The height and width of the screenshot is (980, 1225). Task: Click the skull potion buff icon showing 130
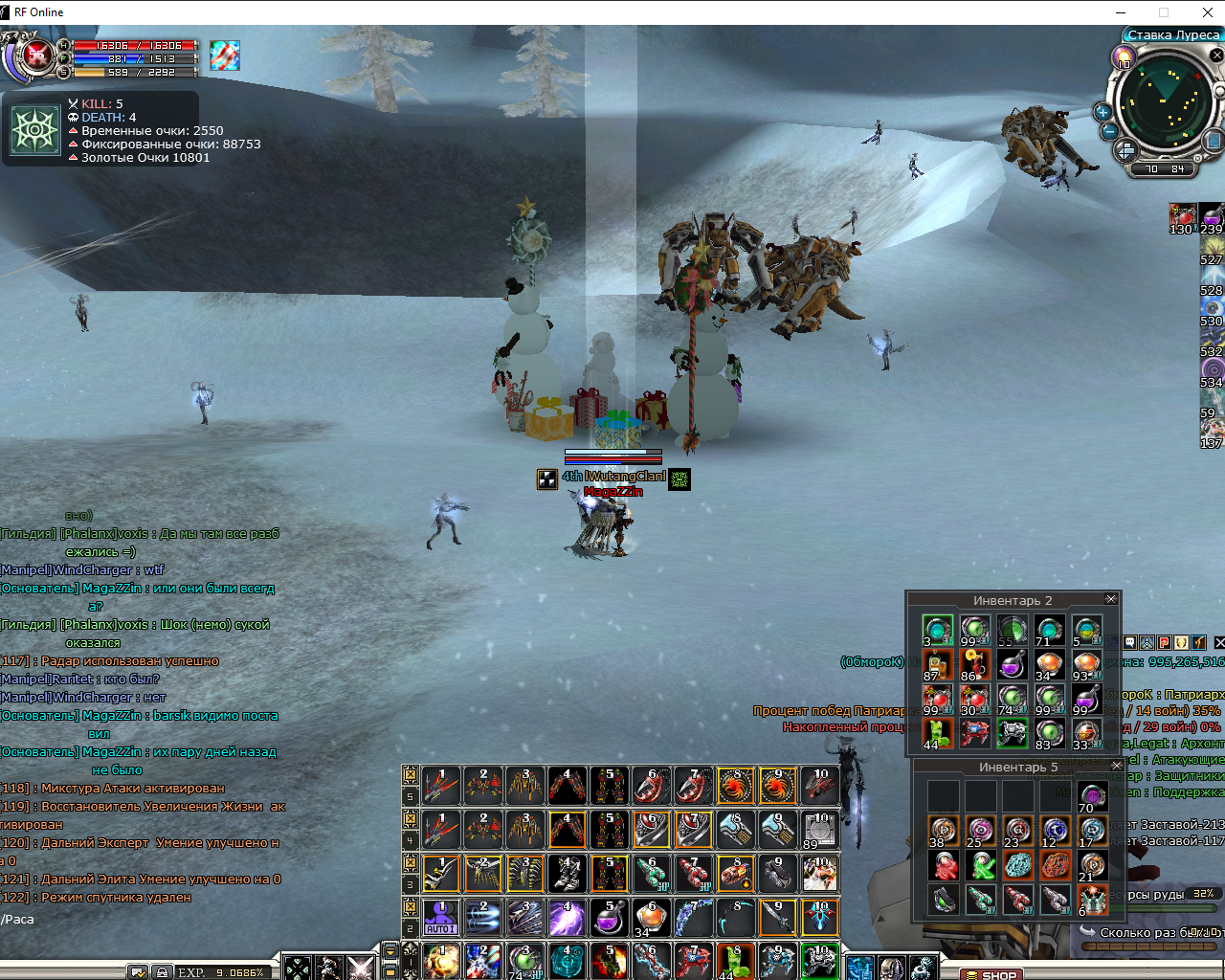1183,218
